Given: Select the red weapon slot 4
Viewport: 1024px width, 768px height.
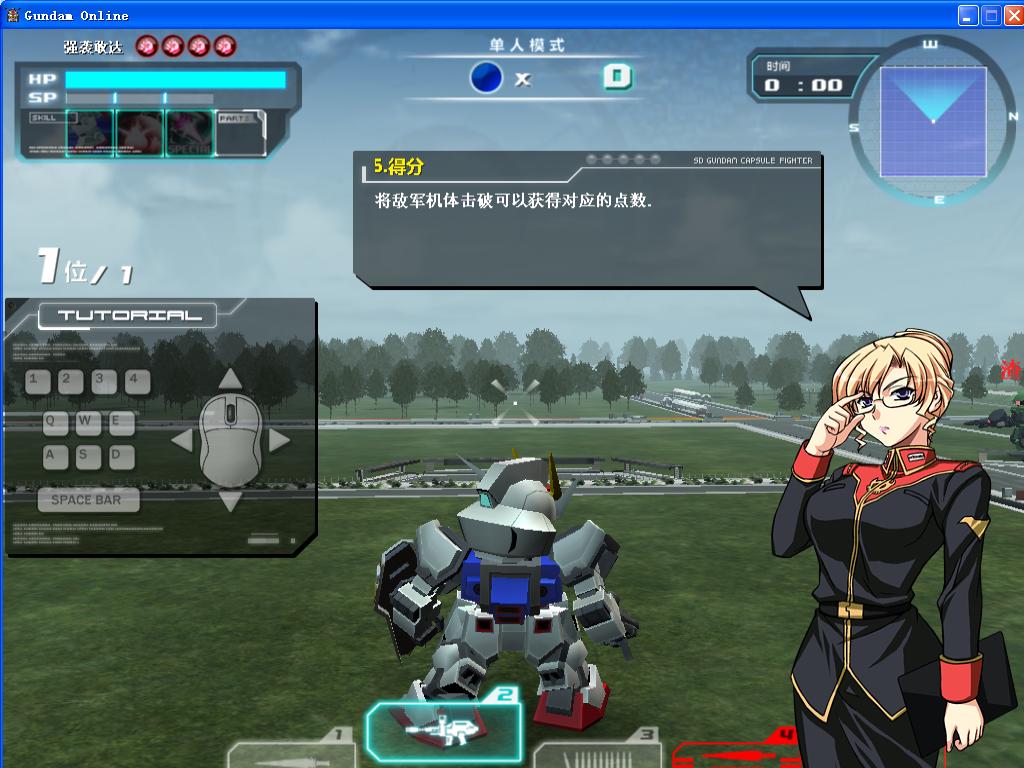Looking at the screenshot, I should coord(735,752).
